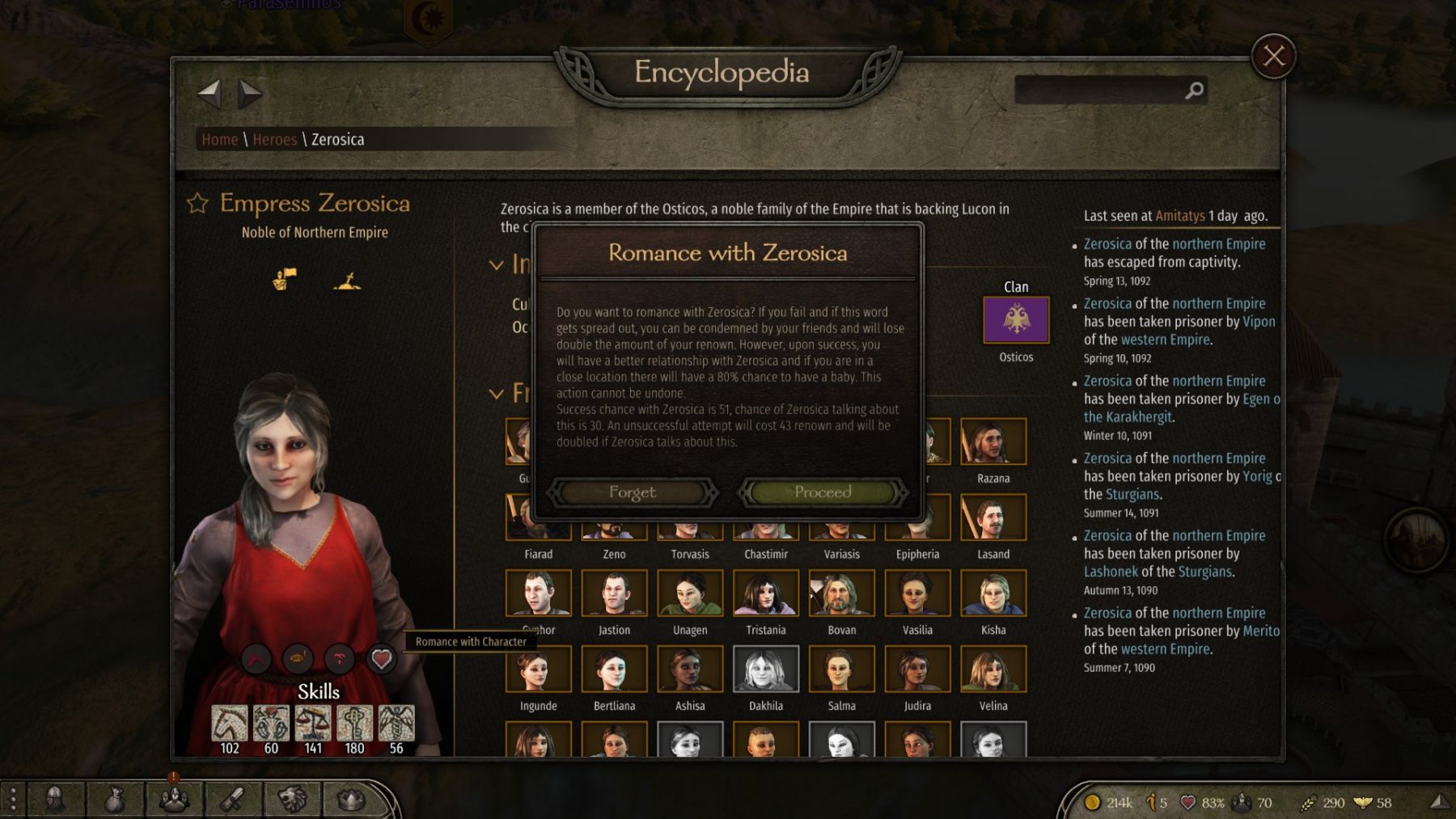Open the Home breadcrumb link

click(220, 140)
